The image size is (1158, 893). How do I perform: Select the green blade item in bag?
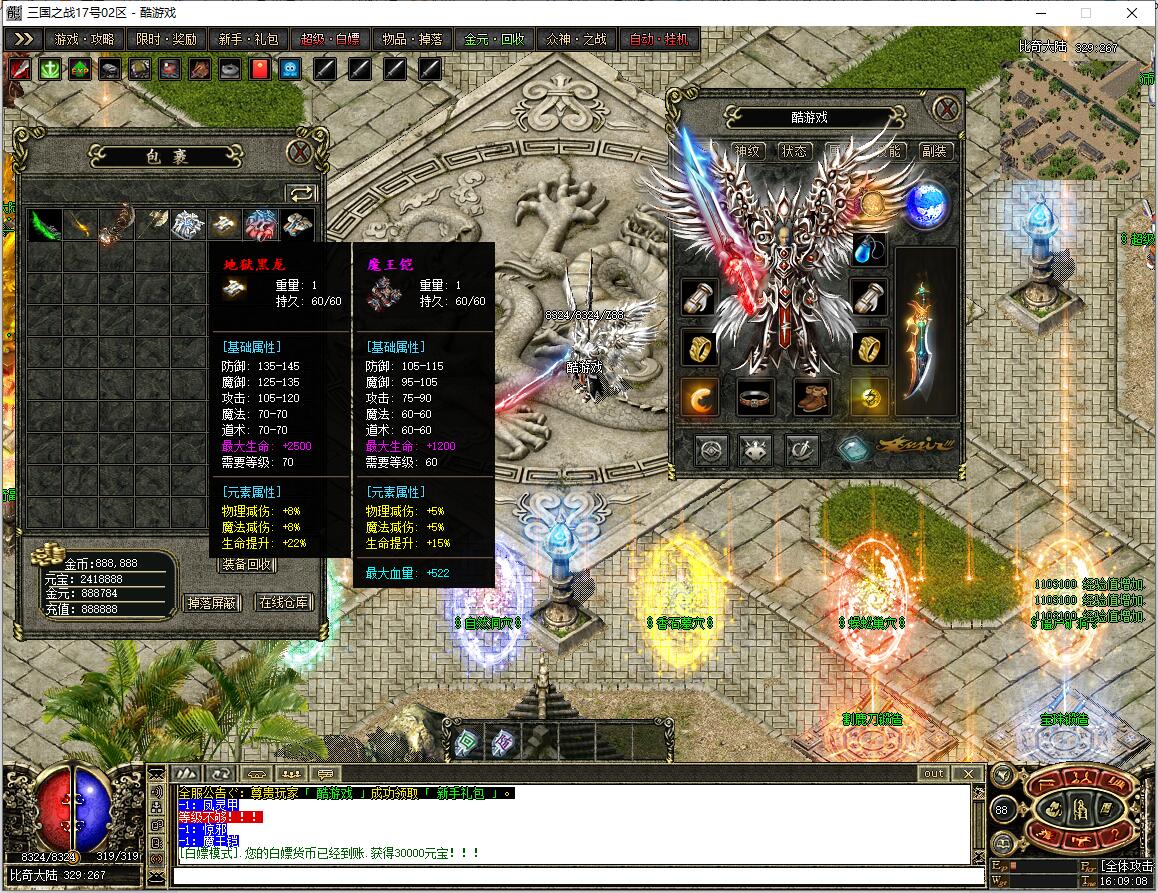coord(44,225)
